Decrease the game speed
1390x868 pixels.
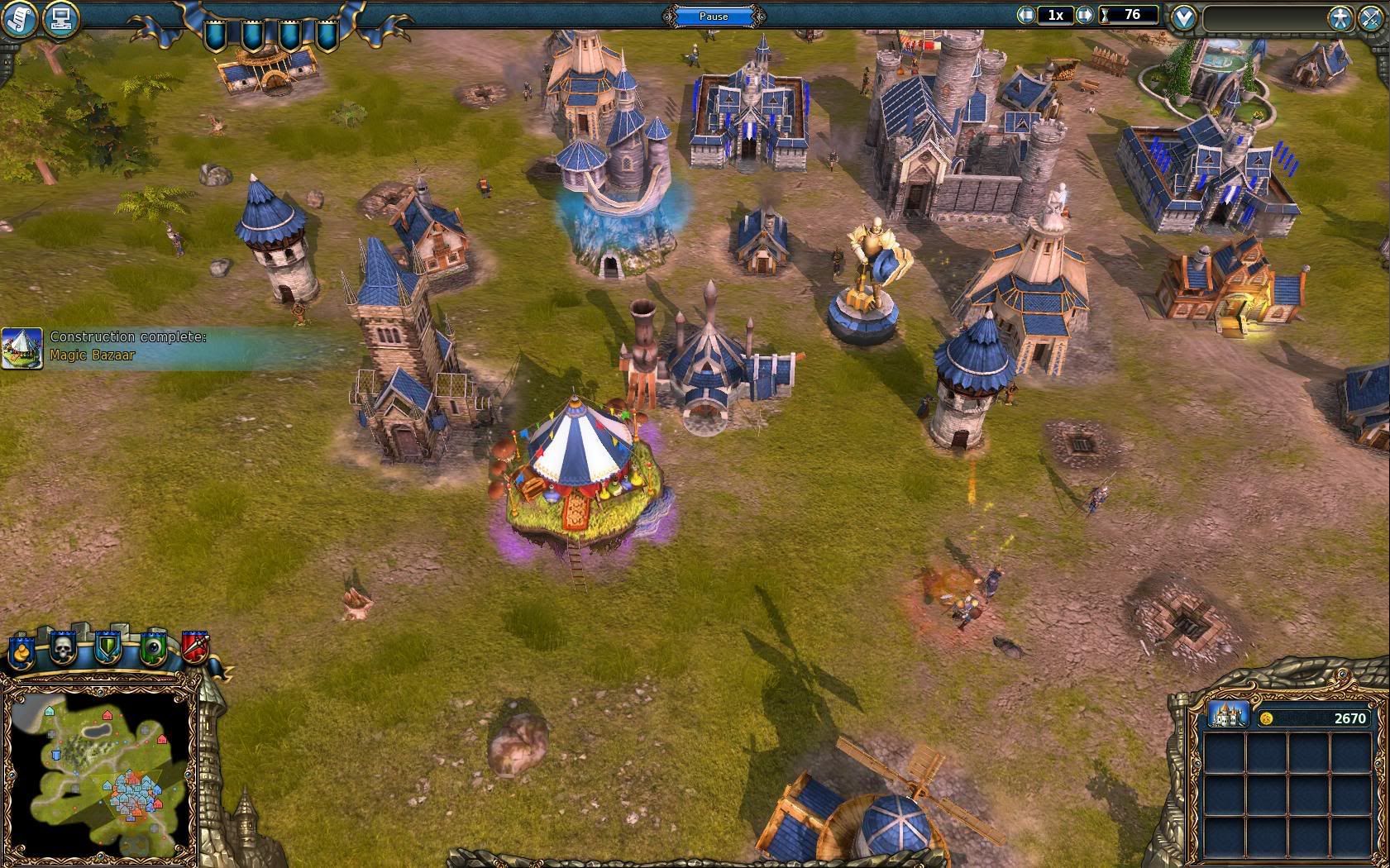[1027, 15]
